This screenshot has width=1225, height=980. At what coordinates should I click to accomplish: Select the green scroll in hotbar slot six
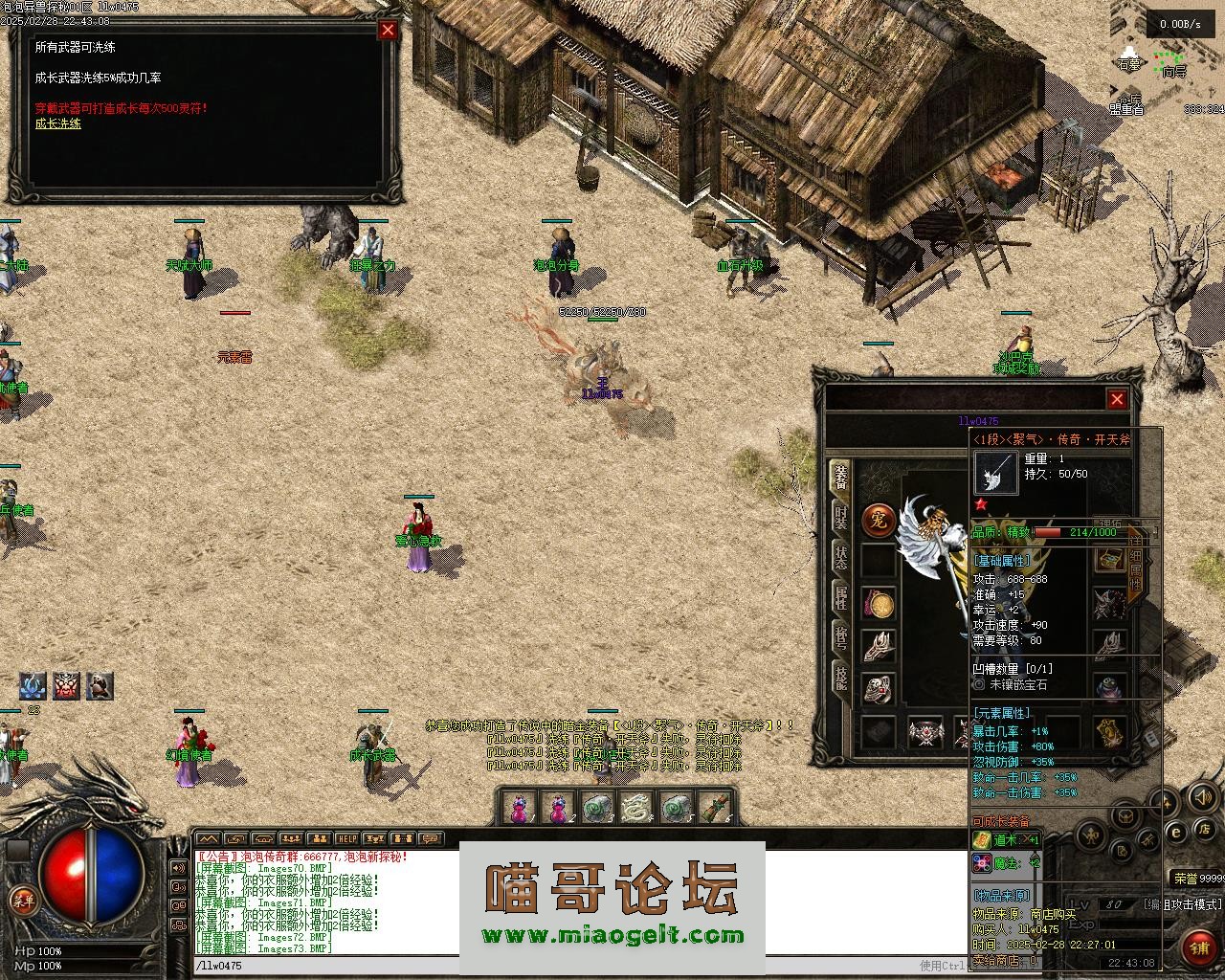coord(714,809)
